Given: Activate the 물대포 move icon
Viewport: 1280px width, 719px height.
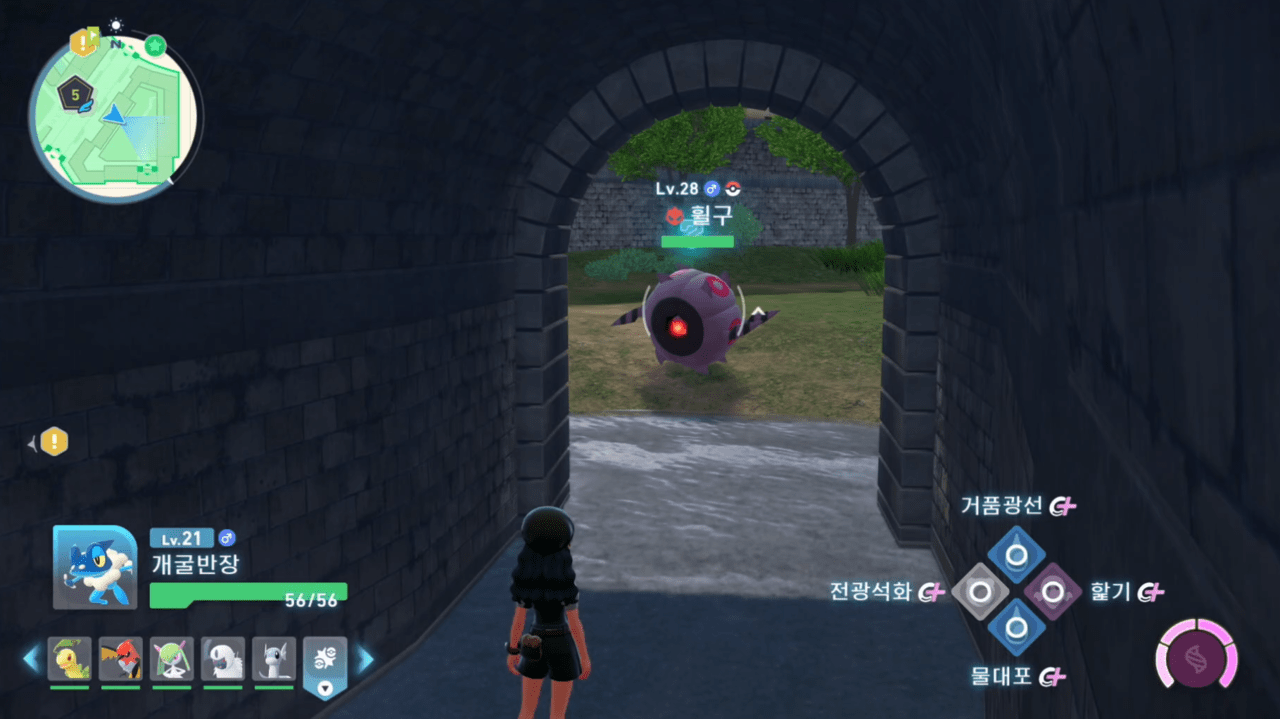Looking at the screenshot, I should (x=1016, y=628).
